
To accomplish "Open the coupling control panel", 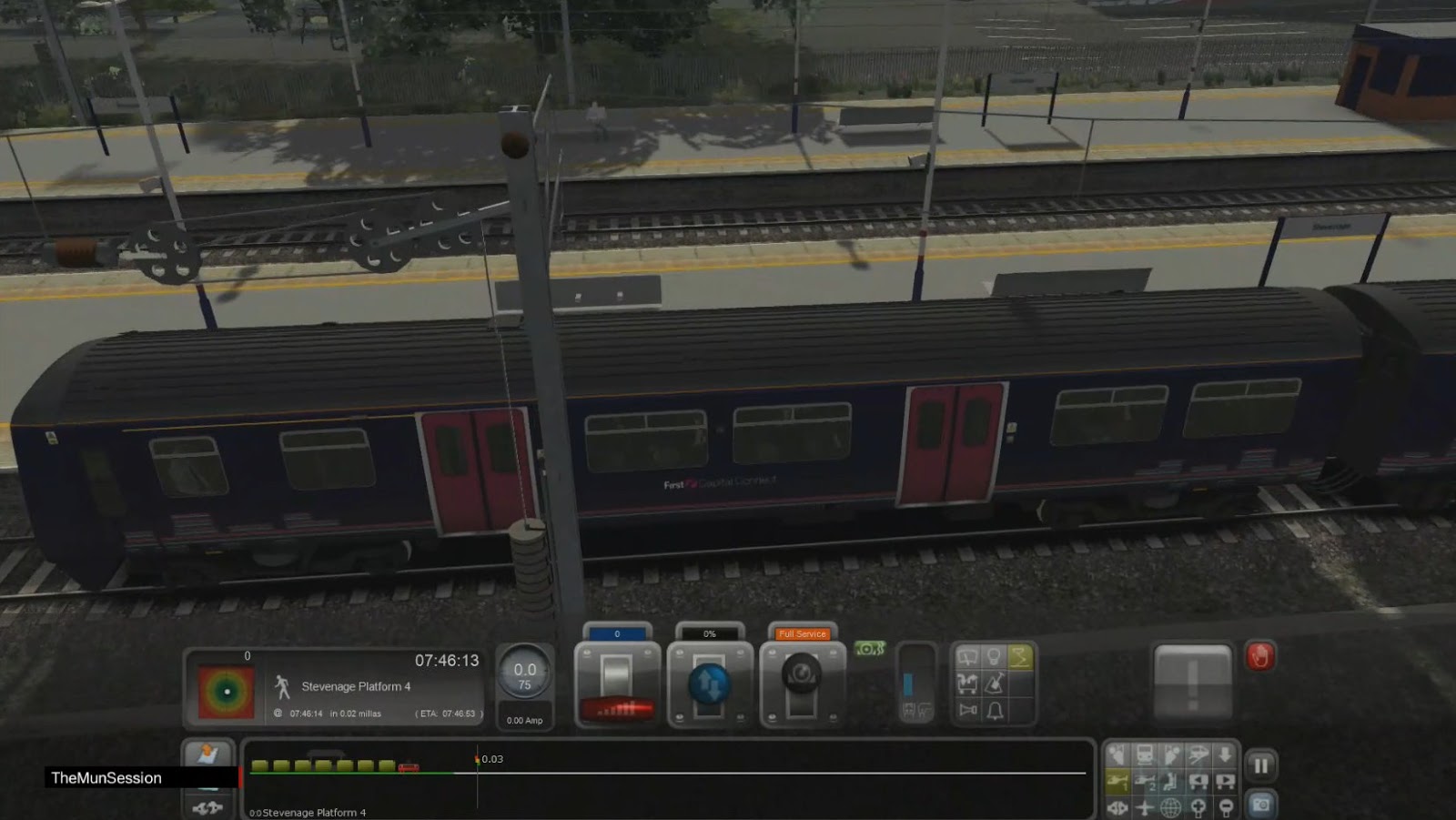I will [x=206, y=806].
